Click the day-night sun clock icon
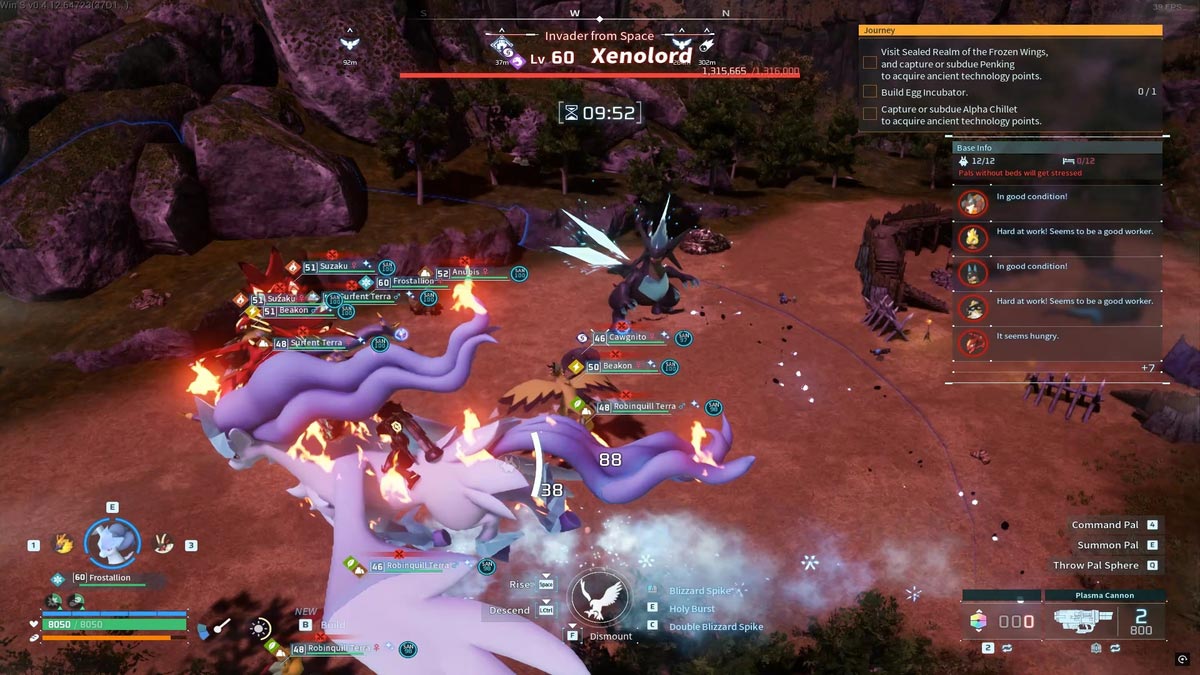Screen dimensions: 1200x675 point(261,629)
